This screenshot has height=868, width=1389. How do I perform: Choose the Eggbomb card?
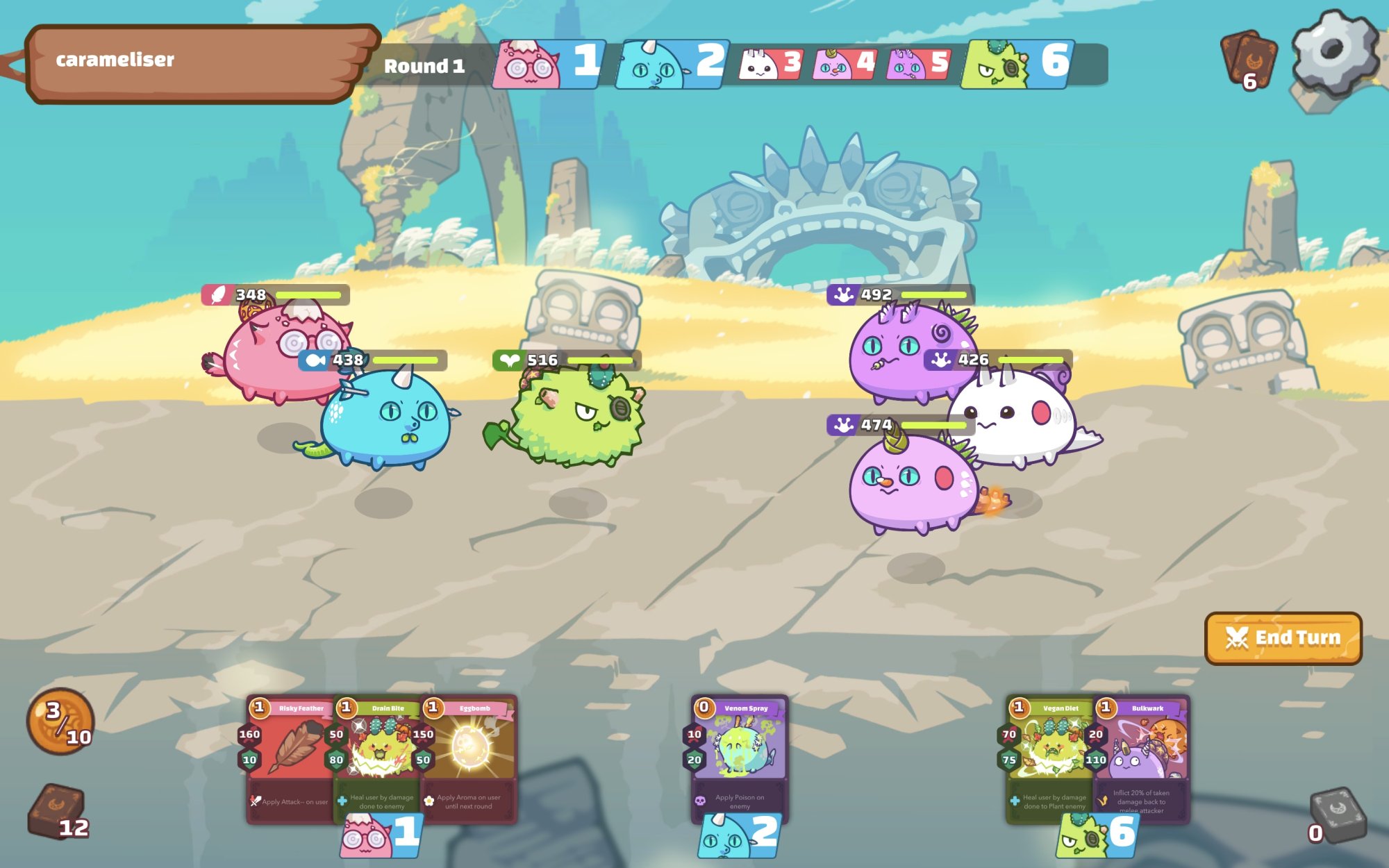tap(469, 757)
